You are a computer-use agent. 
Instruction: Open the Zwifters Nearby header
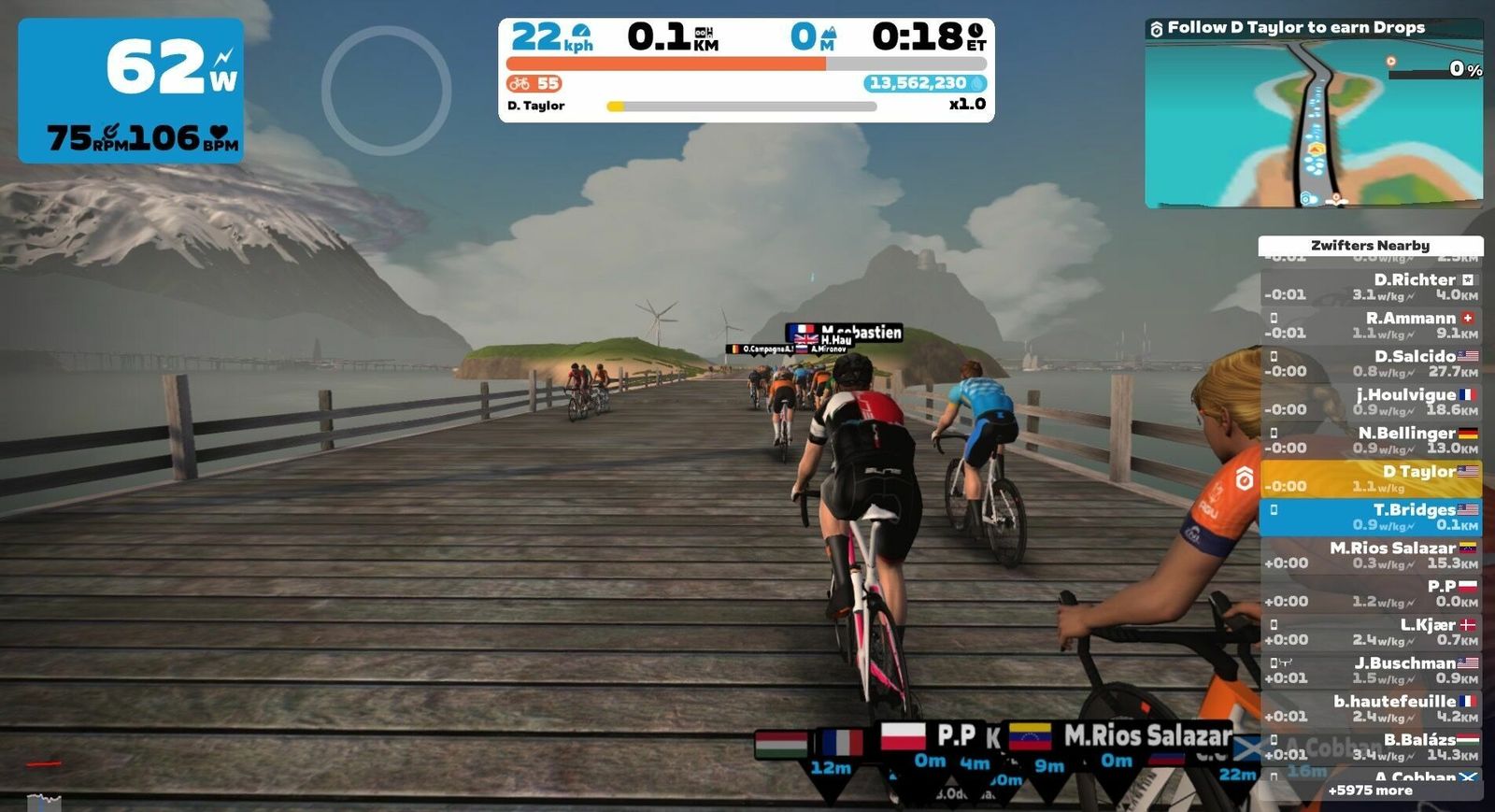(1370, 246)
